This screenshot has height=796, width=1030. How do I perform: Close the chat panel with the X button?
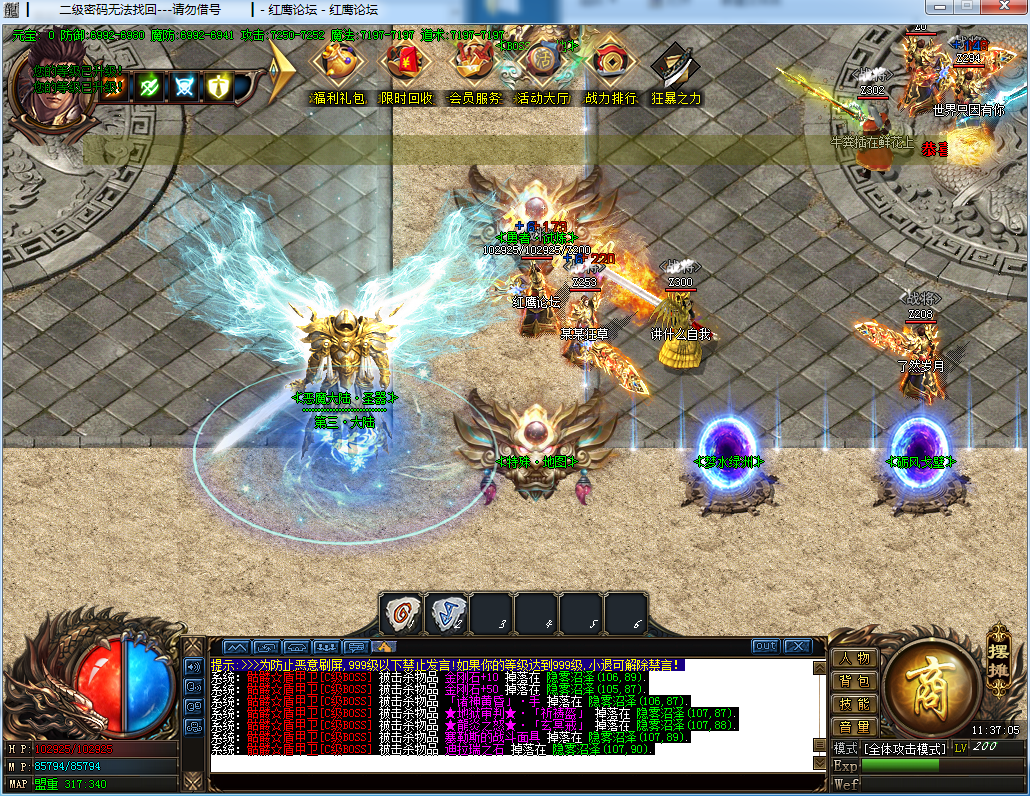click(x=797, y=646)
